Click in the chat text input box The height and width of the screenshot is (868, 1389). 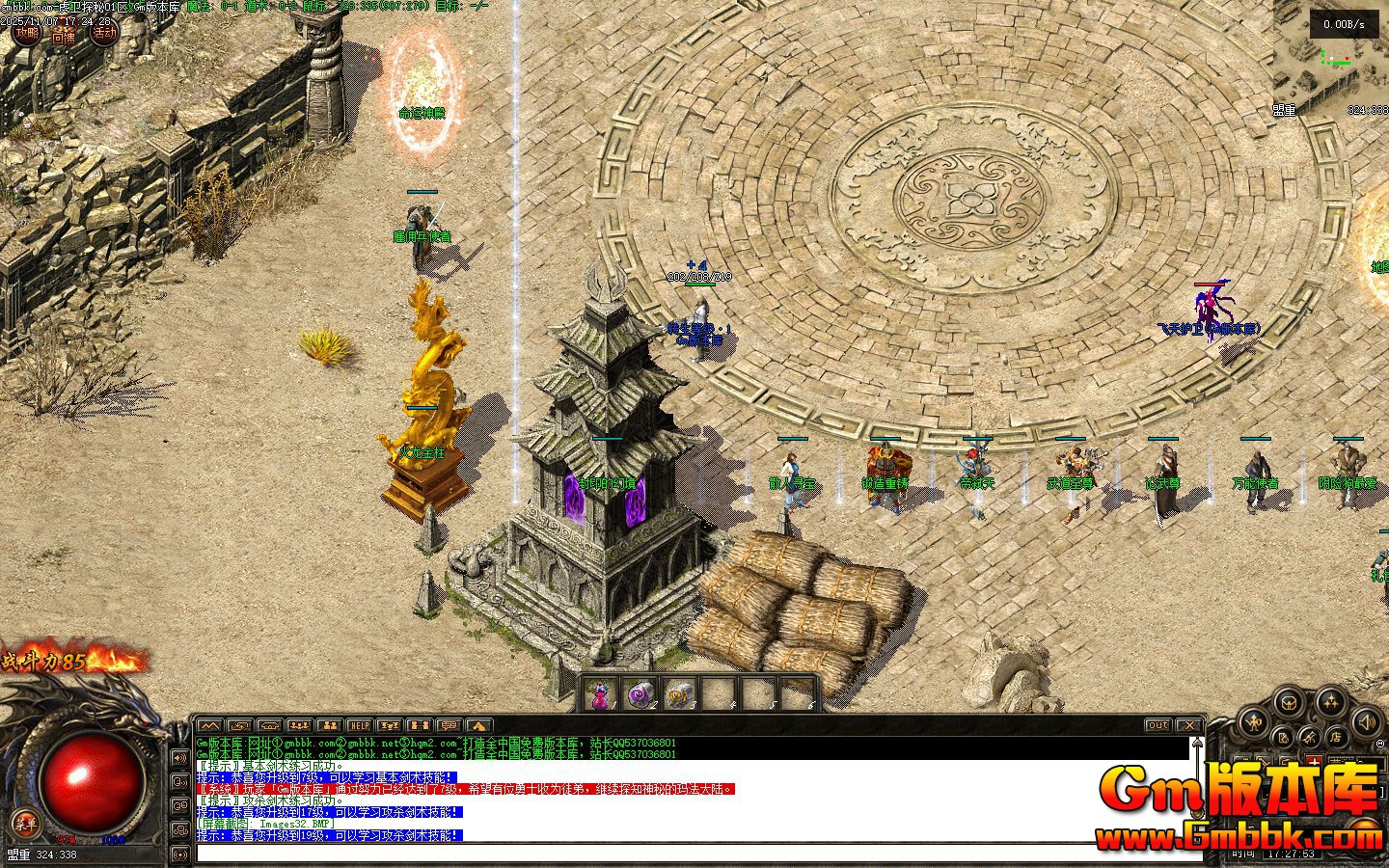(x=675, y=853)
